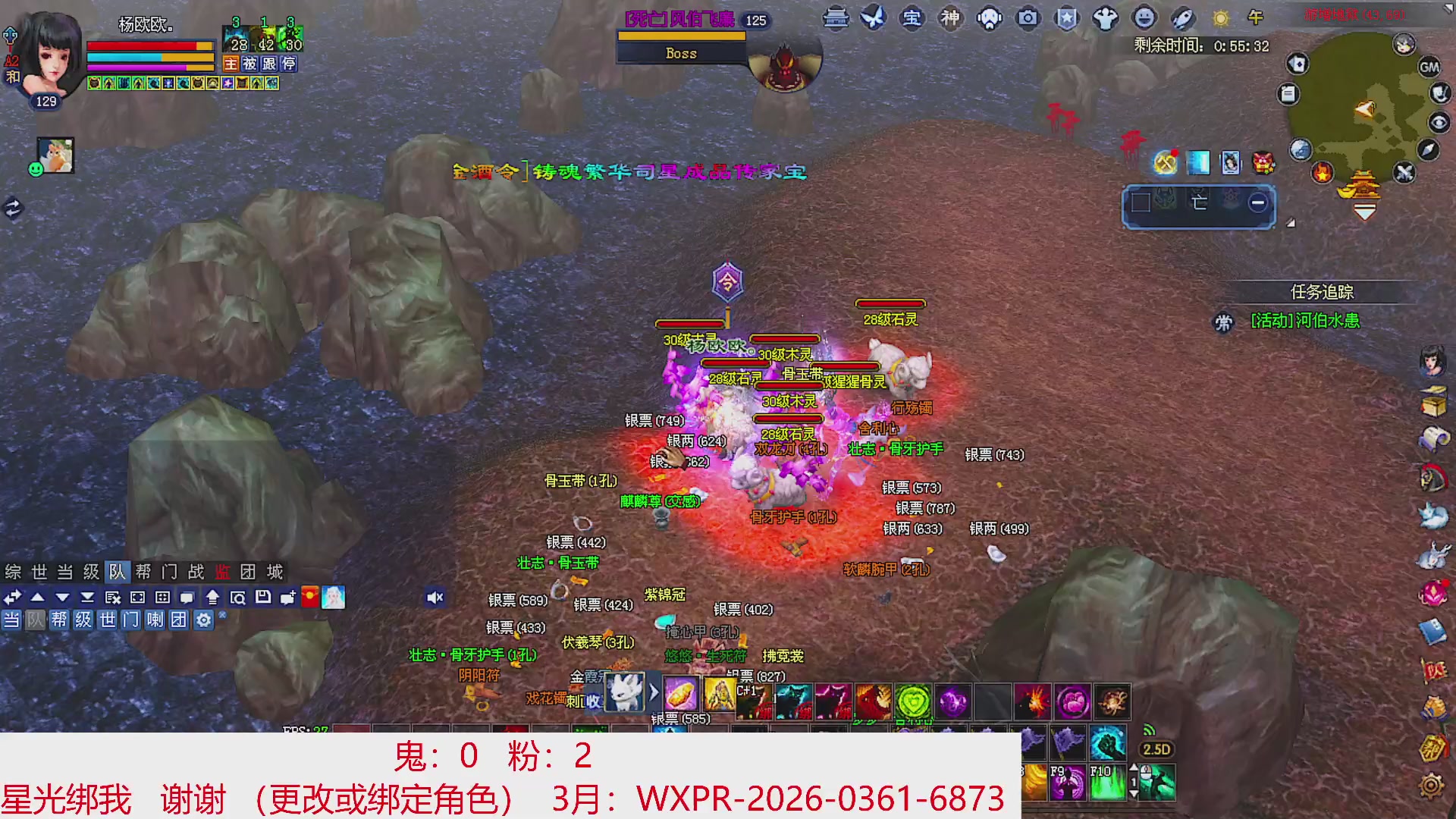The image size is (1456, 819).
Task: Open the smiley emote icon on the top bar
Action: coord(1145,19)
